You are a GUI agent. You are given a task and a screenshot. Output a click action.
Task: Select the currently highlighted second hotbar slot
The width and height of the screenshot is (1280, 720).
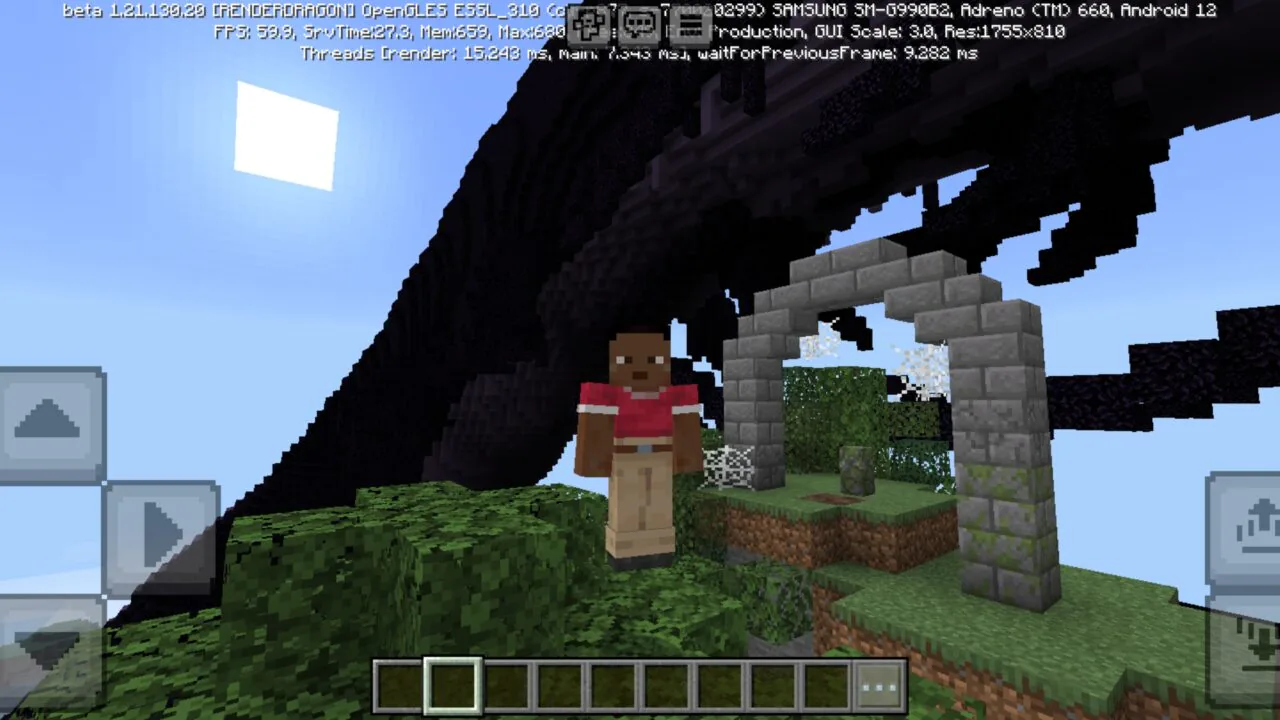[x=452, y=686]
